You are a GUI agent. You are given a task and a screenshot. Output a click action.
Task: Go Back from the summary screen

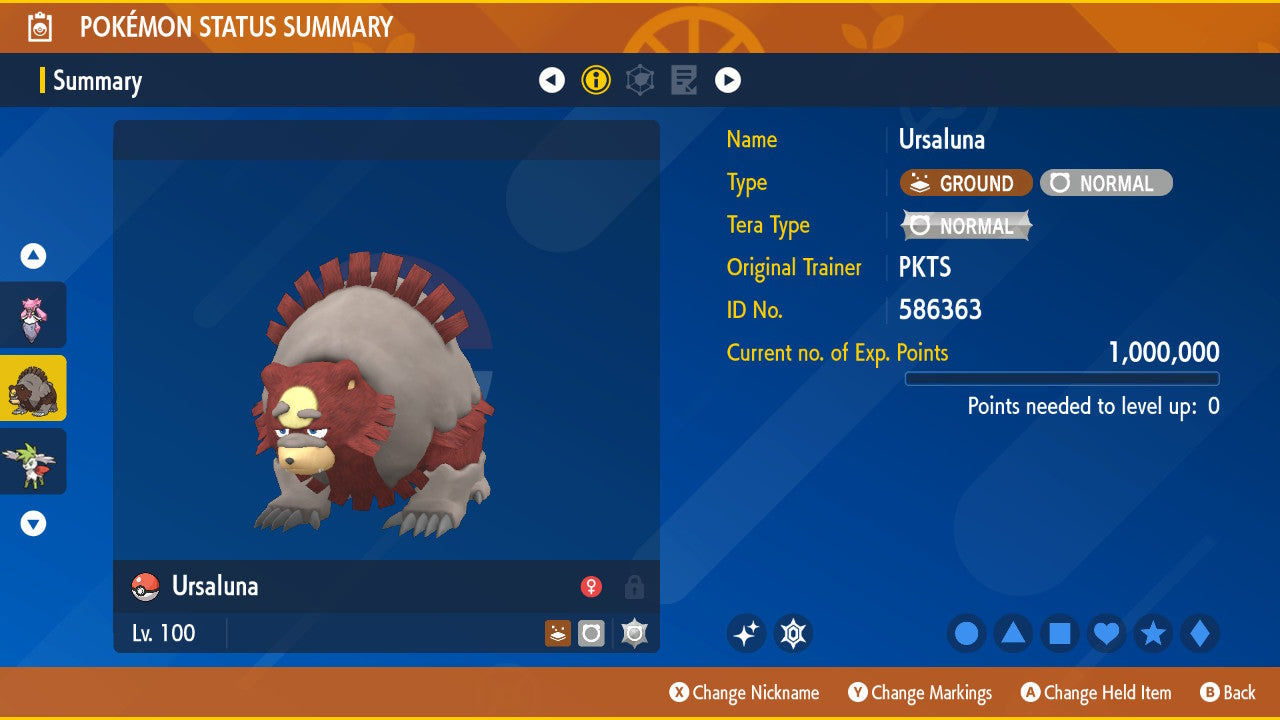point(1228,693)
